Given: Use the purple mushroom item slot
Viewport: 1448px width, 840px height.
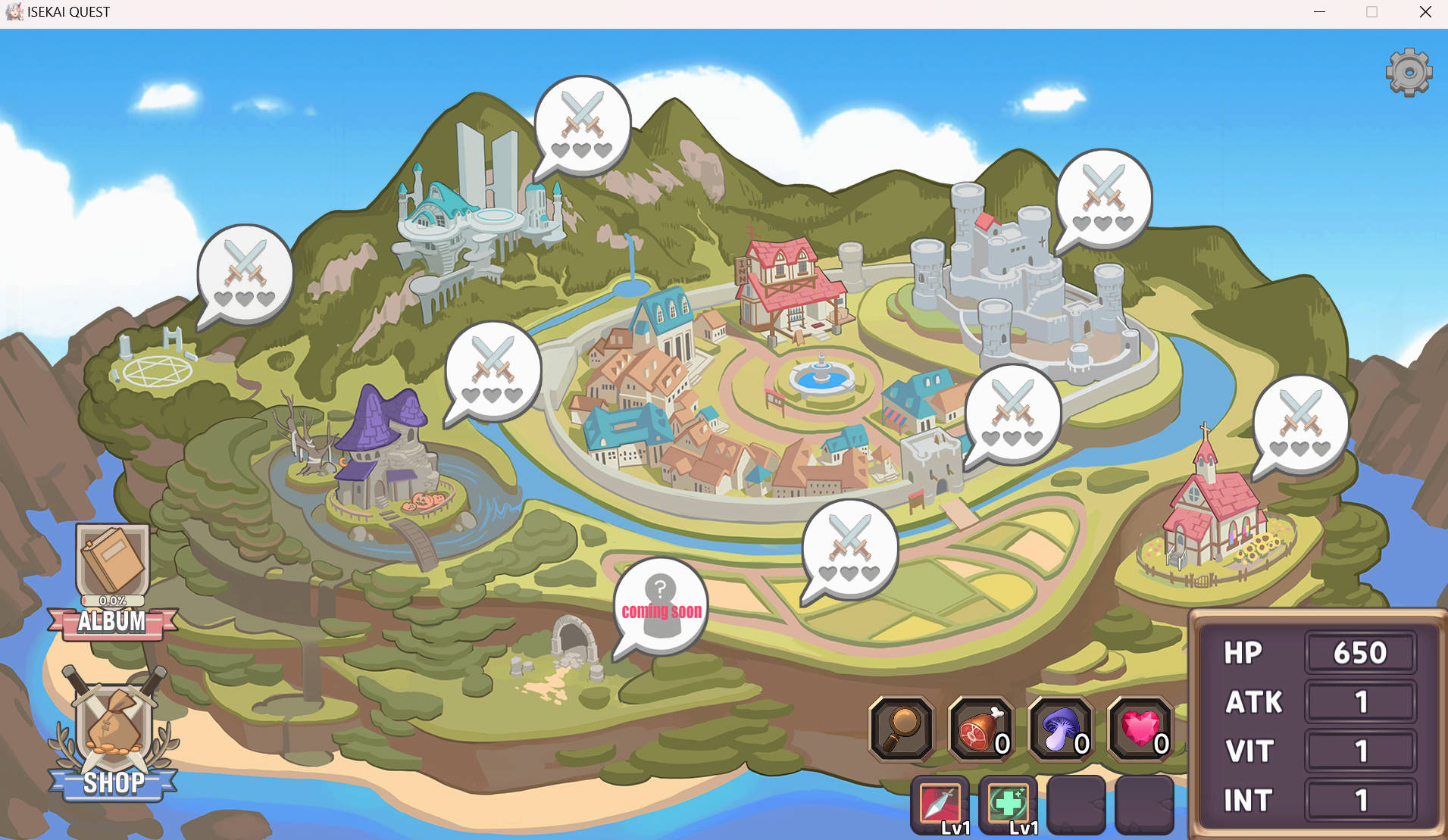Looking at the screenshot, I should pos(1061,729).
